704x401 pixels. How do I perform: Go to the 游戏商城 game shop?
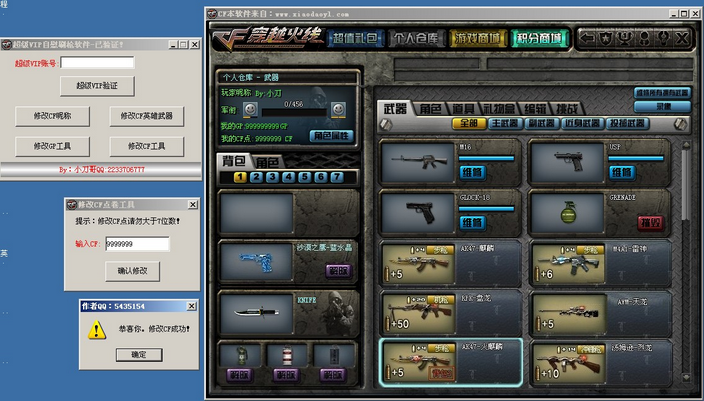click(477, 39)
